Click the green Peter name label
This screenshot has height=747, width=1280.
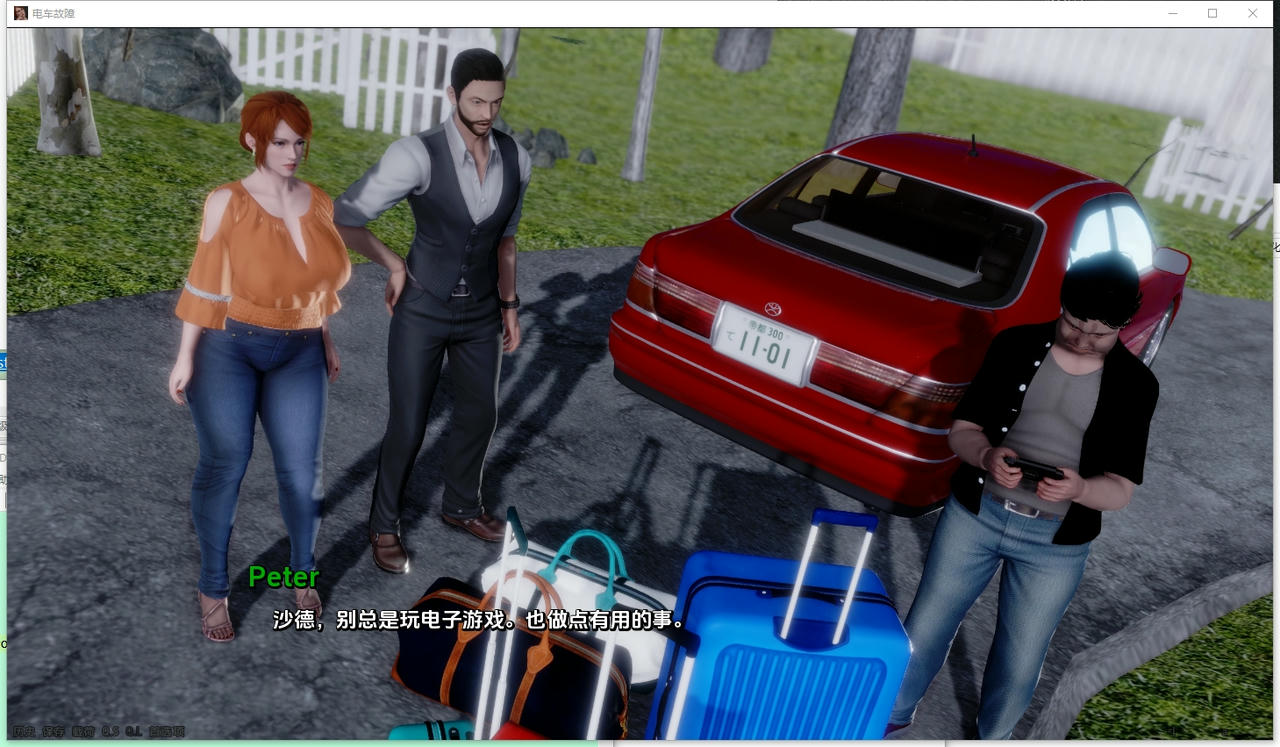coord(283,578)
